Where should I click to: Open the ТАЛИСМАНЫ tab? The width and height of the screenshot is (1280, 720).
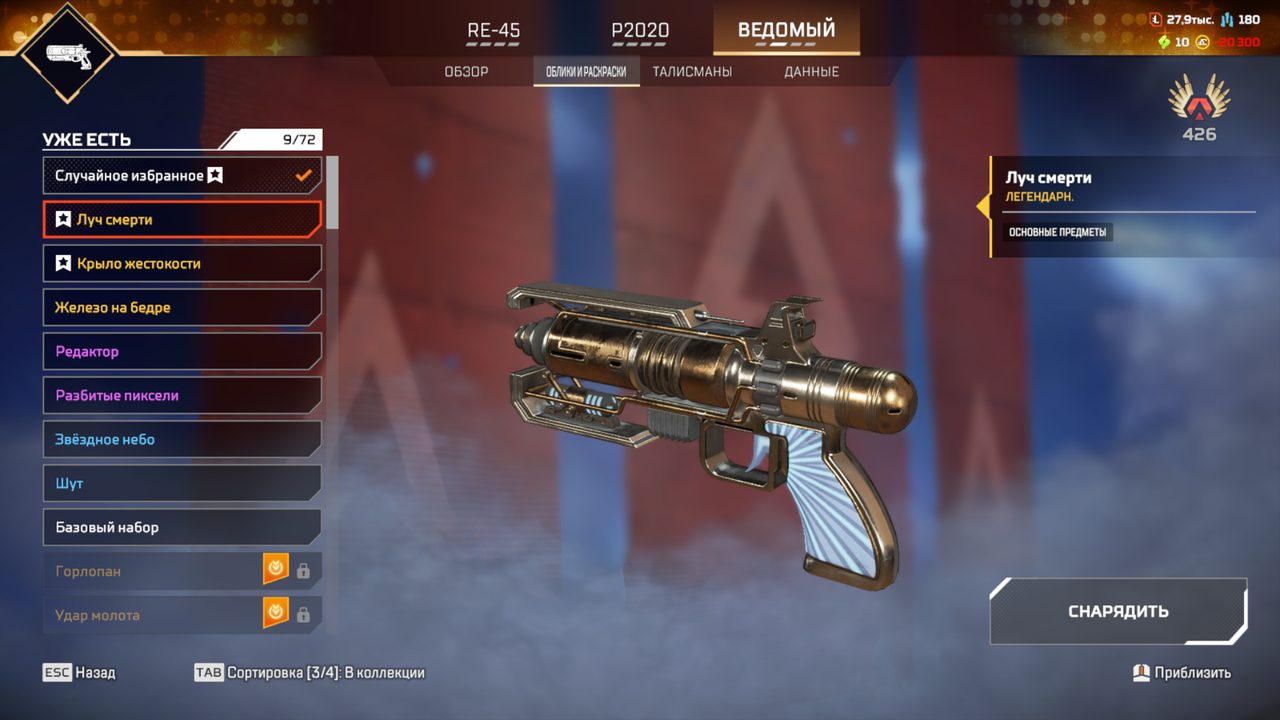click(x=692, y=72)
